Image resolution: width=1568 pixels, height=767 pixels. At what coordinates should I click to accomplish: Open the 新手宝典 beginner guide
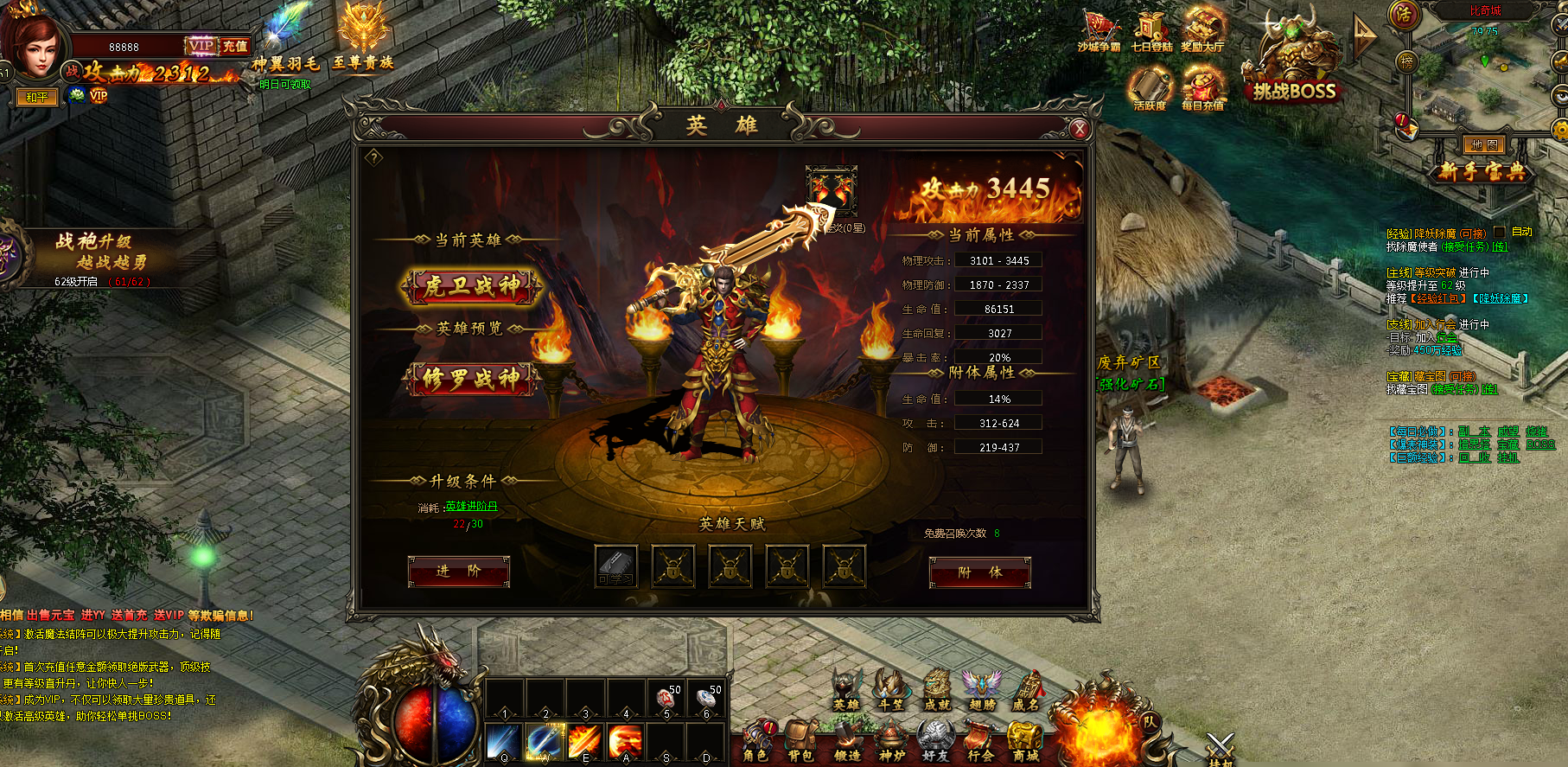pos(1482,171)
